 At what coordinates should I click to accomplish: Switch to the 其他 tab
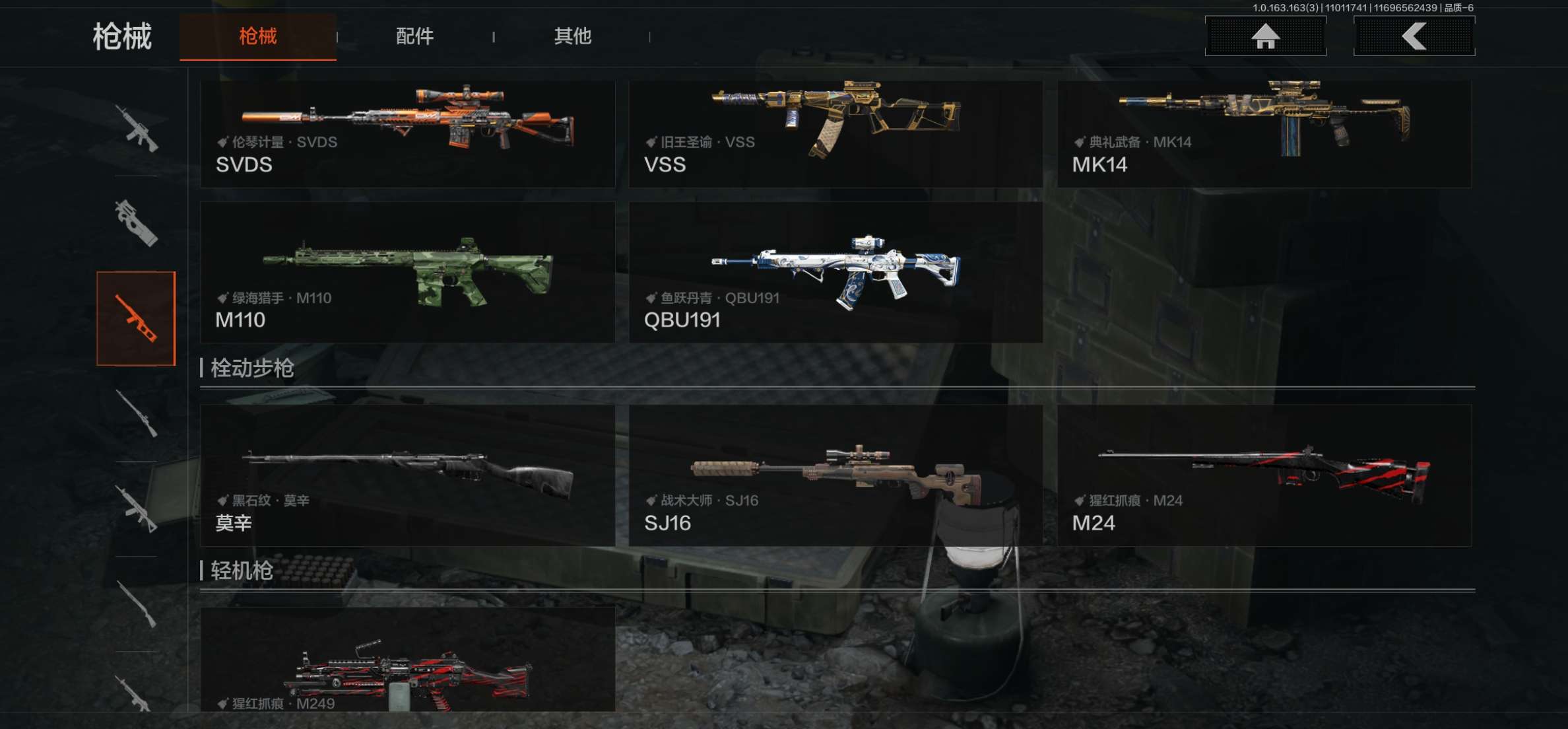tap(572, 36)
